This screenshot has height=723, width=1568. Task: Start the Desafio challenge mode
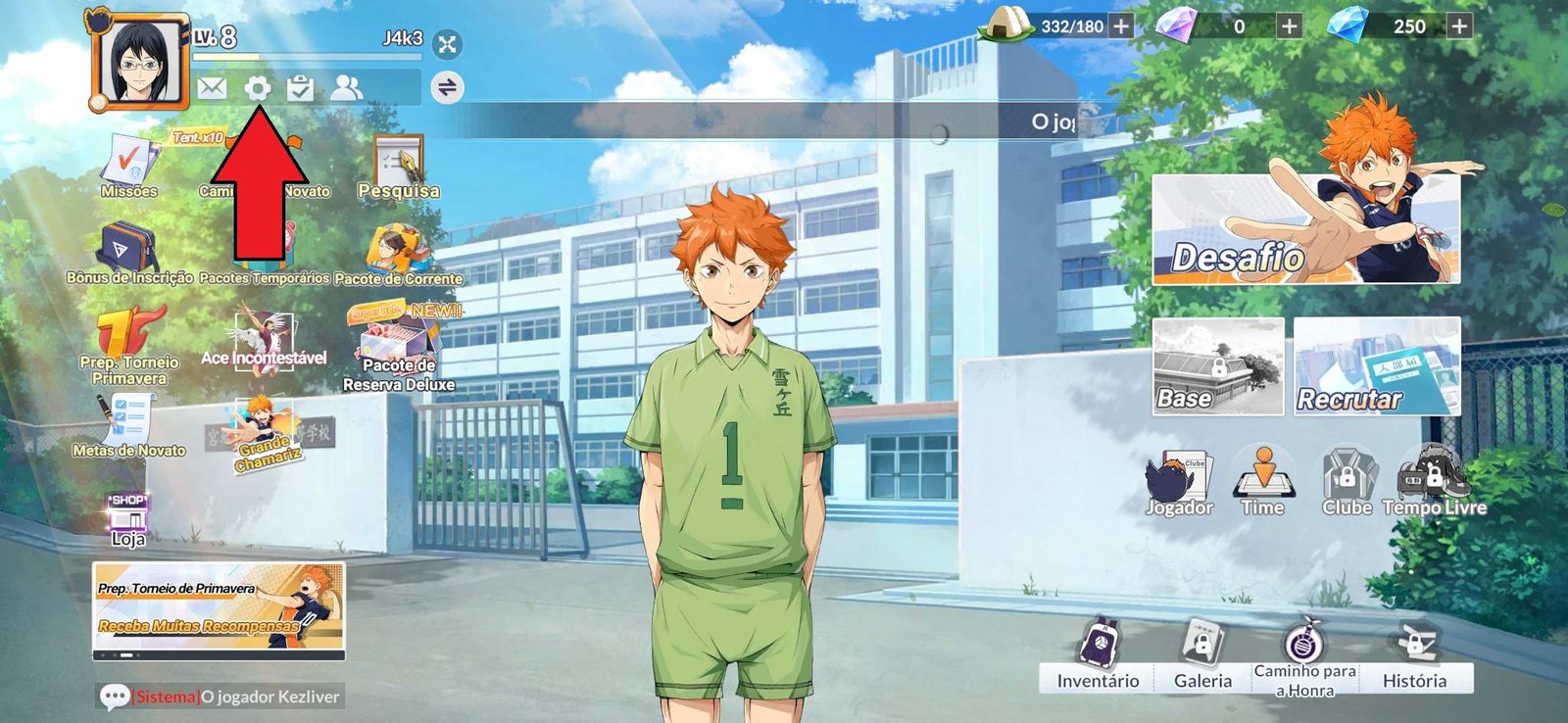[1305, 229]
